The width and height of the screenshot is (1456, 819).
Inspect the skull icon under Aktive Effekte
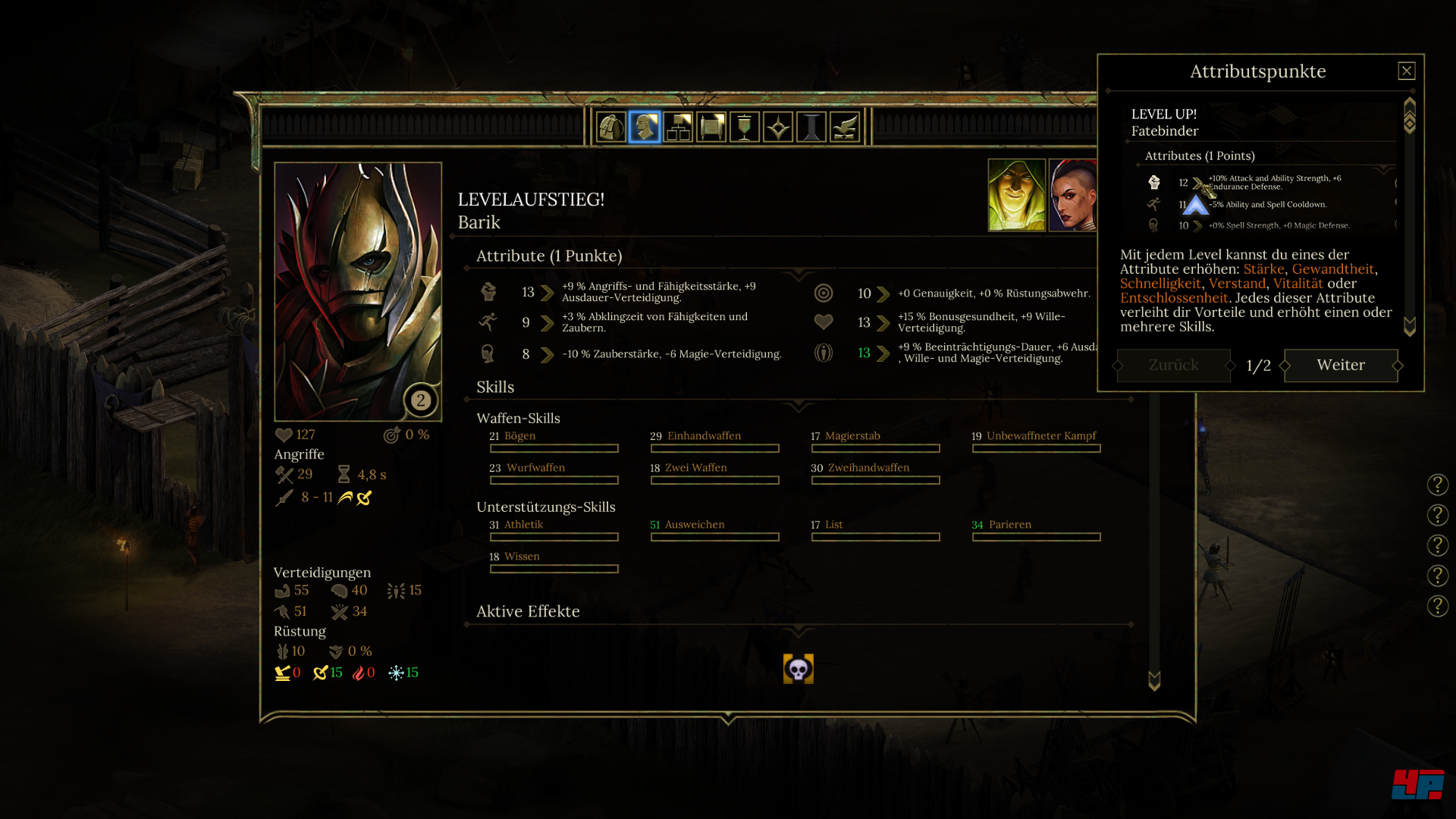tap(798, 670)
